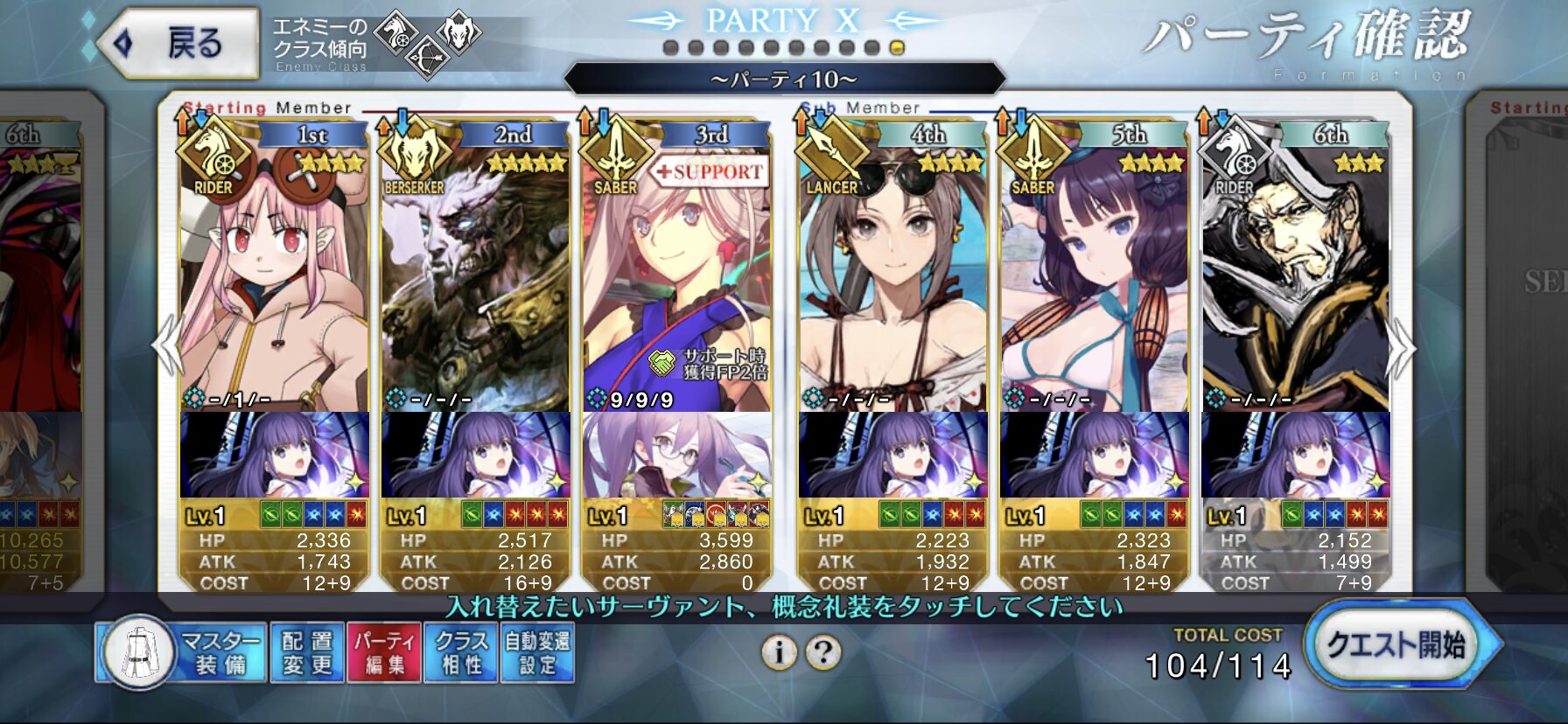
Task: Tap the glasses craft essence under Support Saber
Action: pyautogui.click(x=676, y=455)
